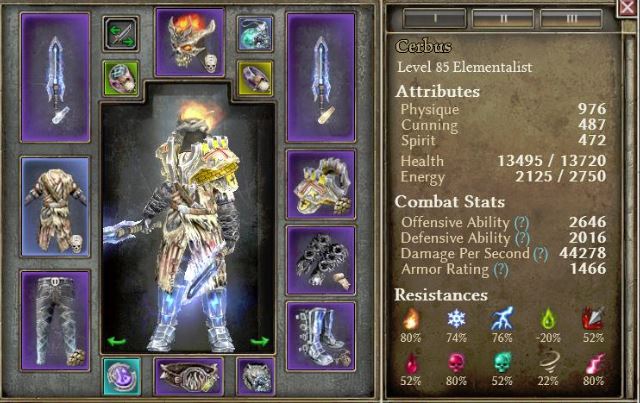Select the flaming skull helmet slot
Screen dimensions: 640x403
coord(189,42)
